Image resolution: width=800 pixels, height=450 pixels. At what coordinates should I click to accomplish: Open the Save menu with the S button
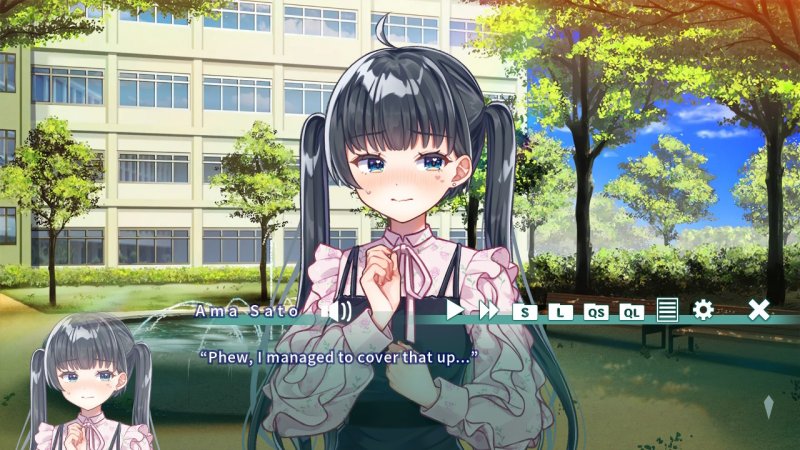(x=525, y=311)
